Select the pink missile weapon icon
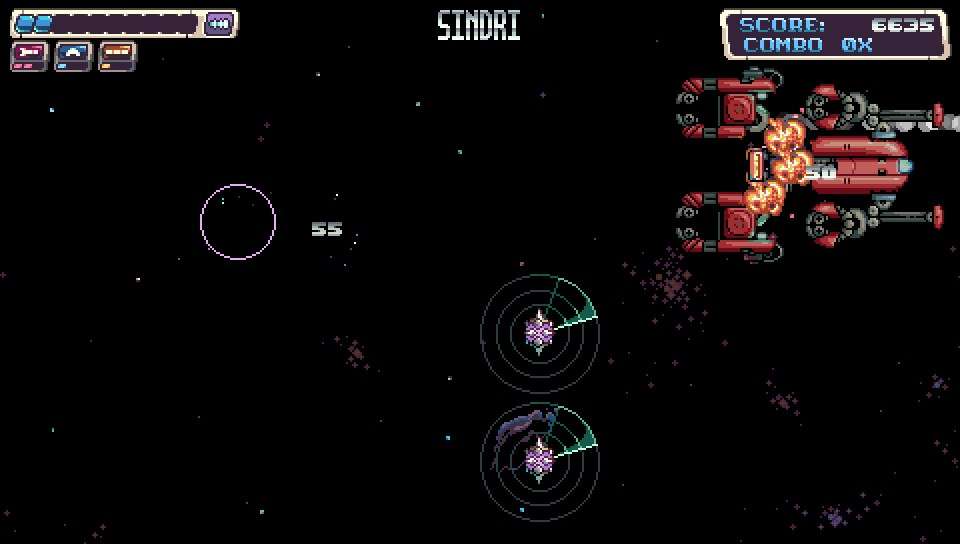The image size is (960, 544). pos(29,54)
